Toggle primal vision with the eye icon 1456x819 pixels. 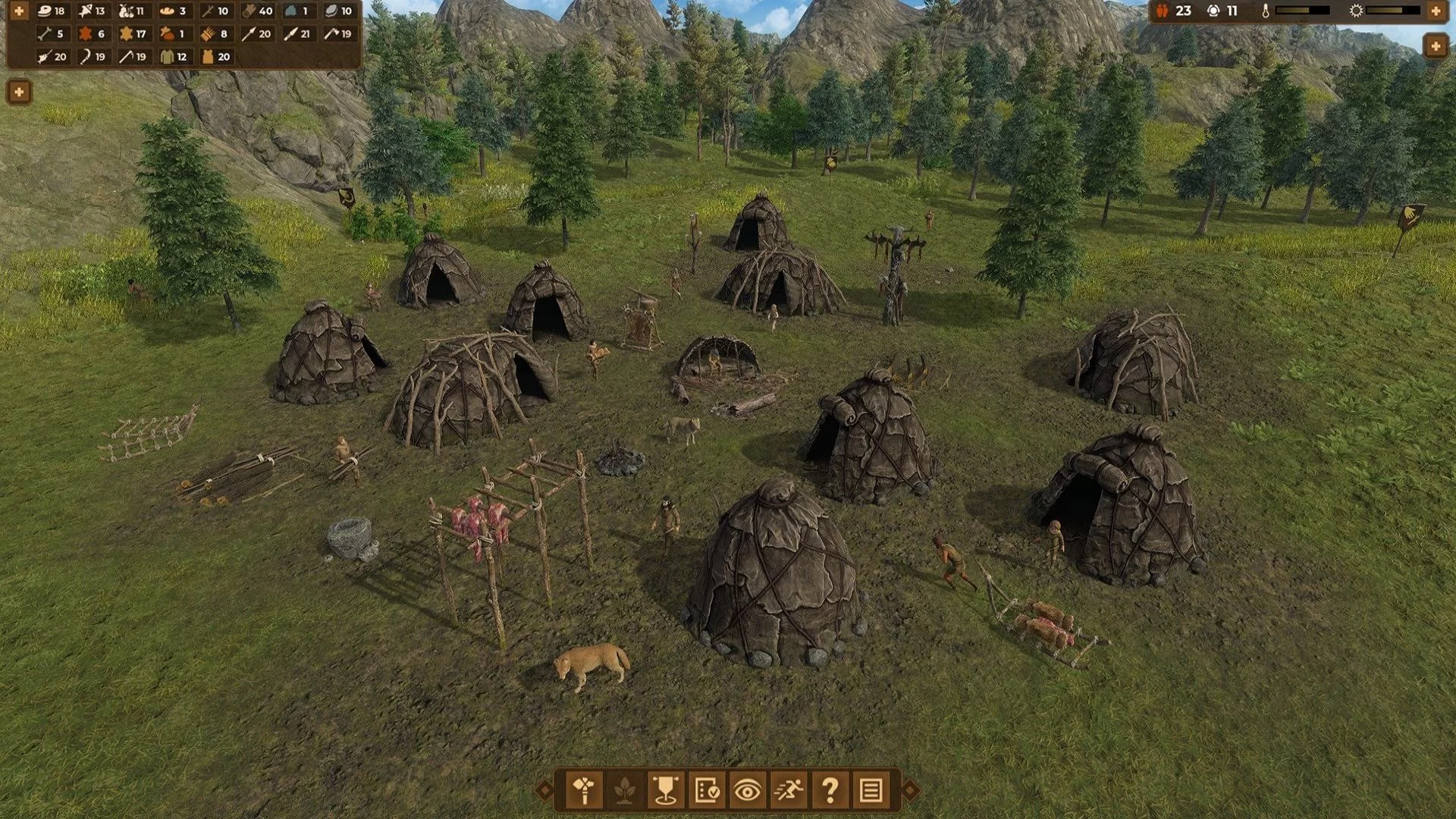click(x=747, y=791)
